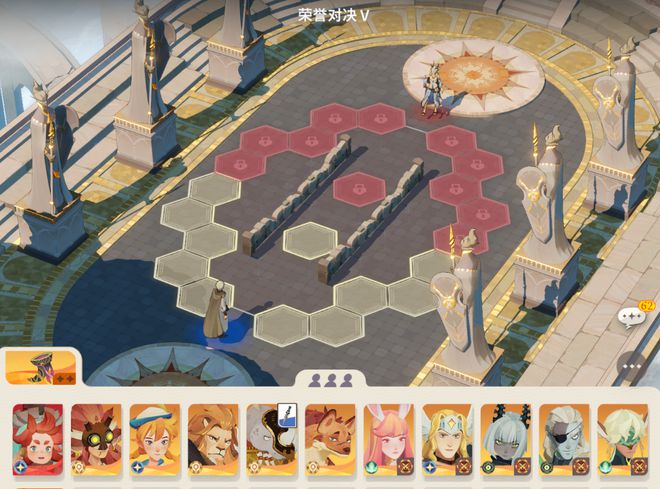660x489 pixels.
Task: Select the eyepatch hero card
Action: pos(564,437)
